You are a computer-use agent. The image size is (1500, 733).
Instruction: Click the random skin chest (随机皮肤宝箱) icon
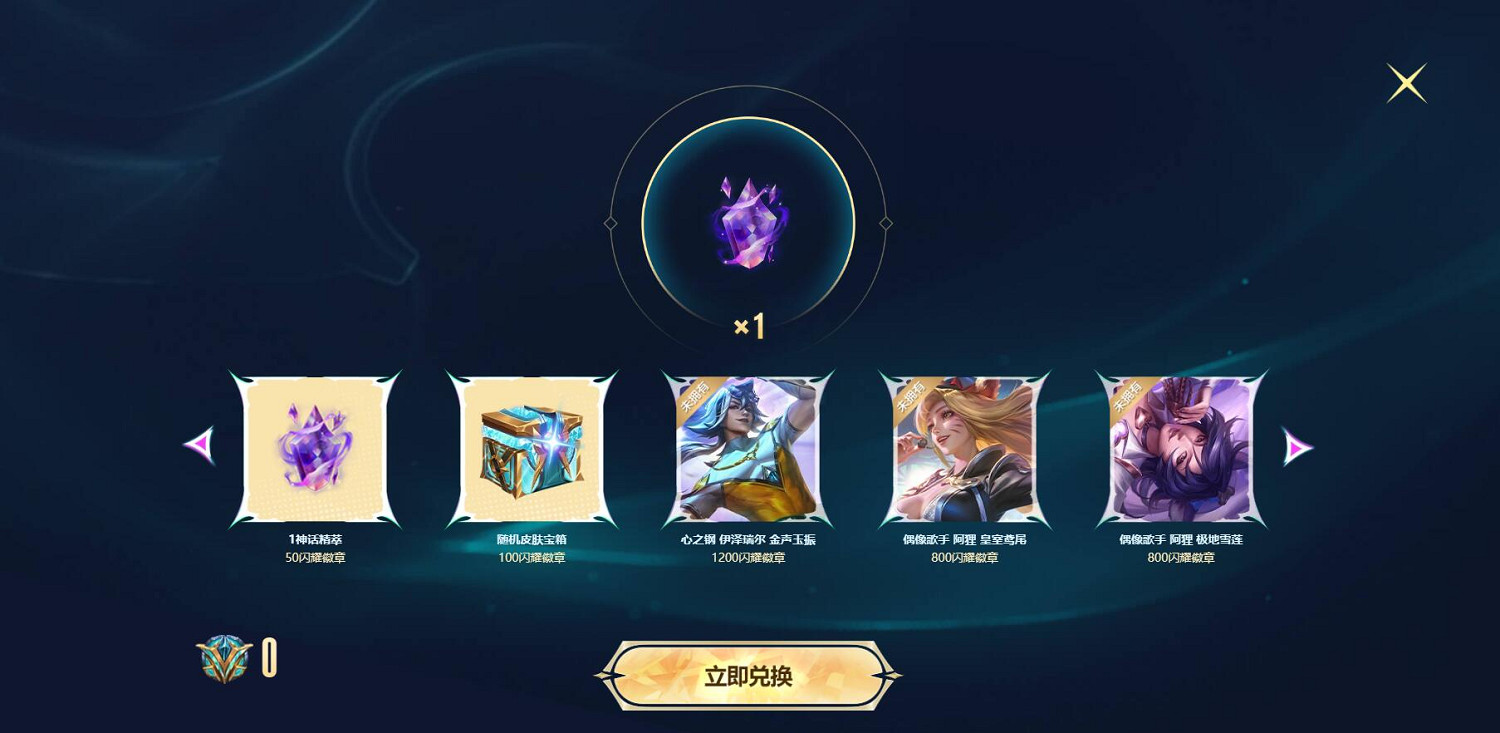point(530,447)
